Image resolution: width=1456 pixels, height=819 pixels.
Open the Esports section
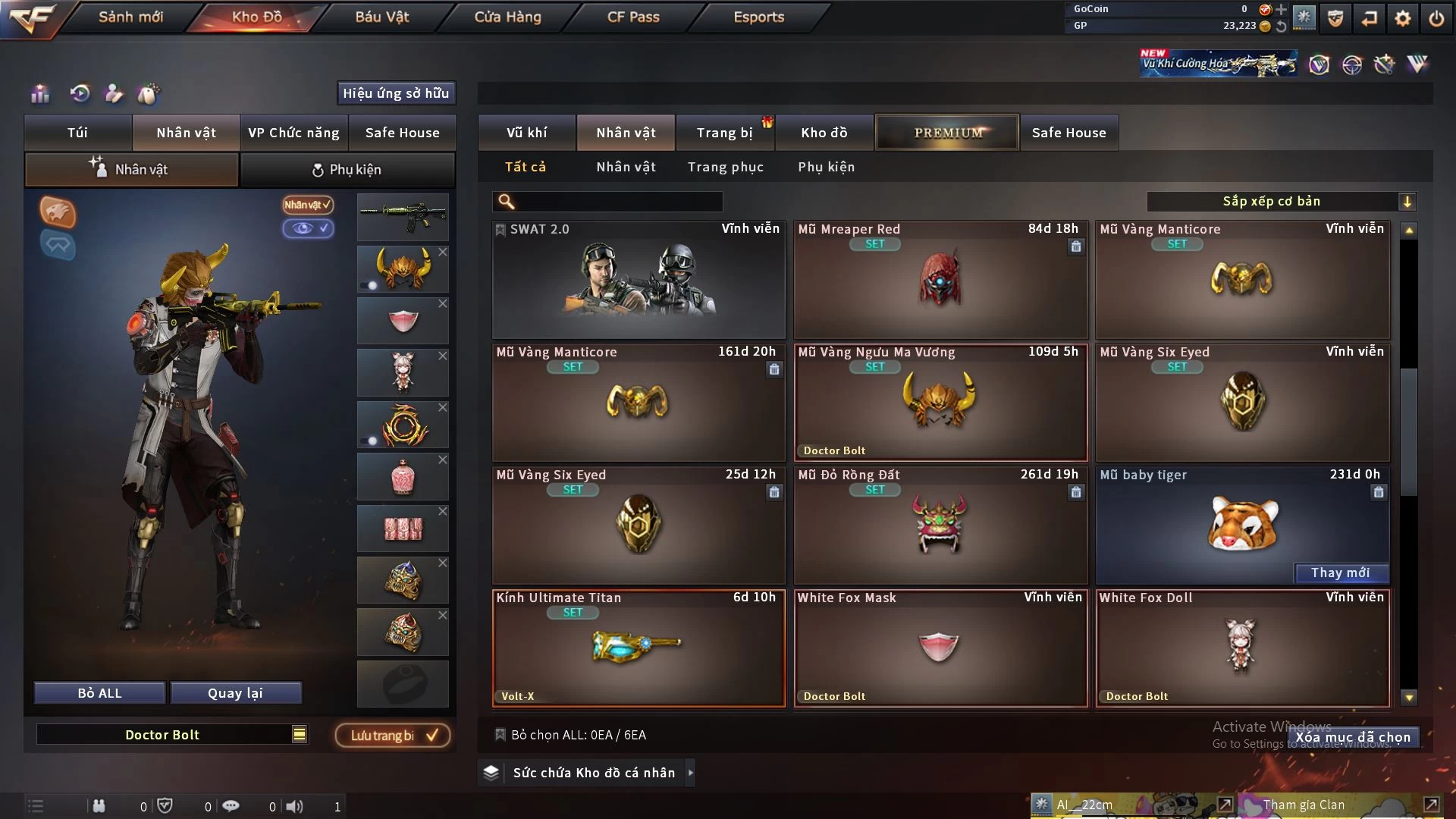point(758,17)
